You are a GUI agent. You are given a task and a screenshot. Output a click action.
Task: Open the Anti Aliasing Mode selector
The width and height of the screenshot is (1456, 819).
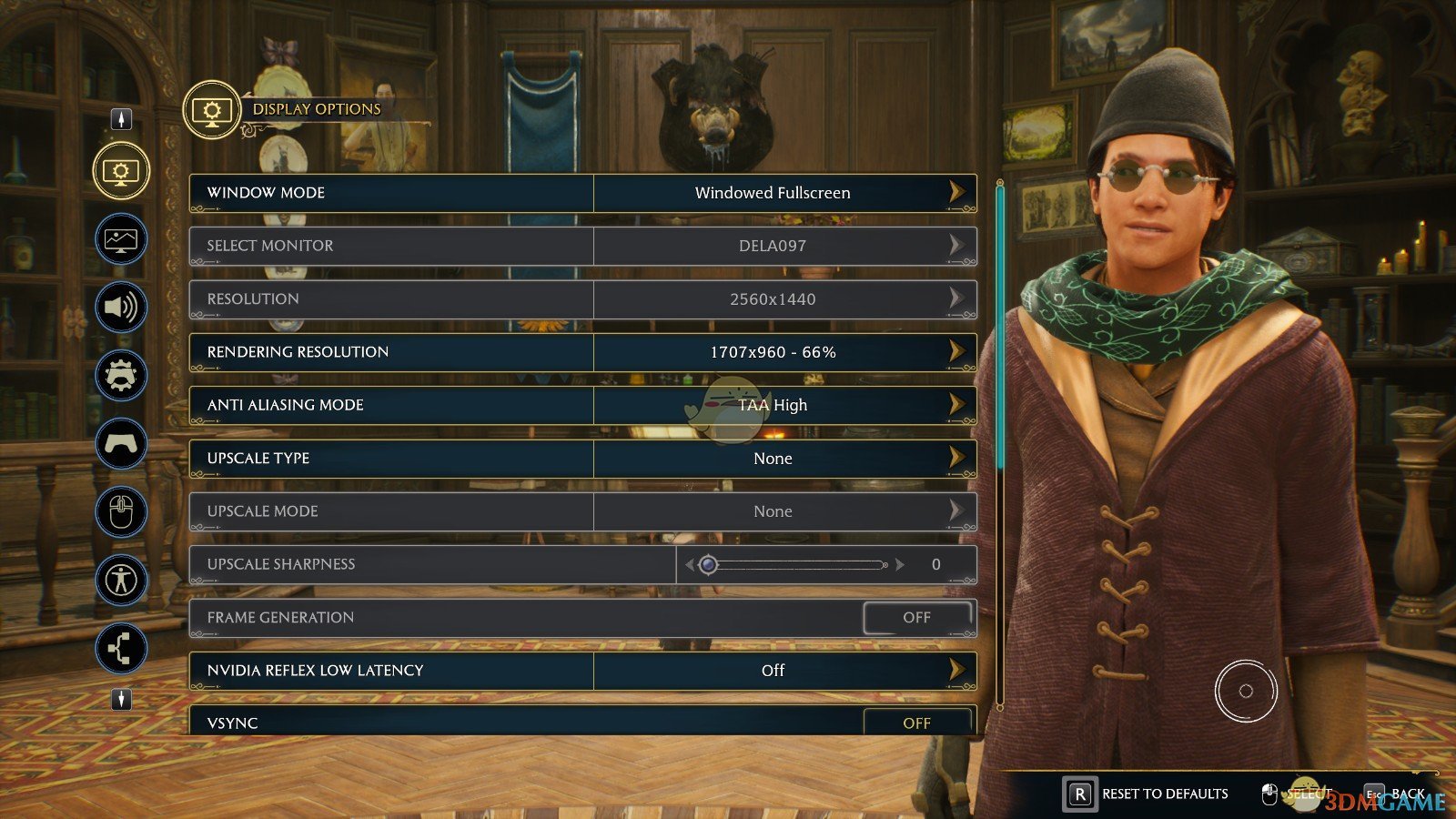click(773, 405)
